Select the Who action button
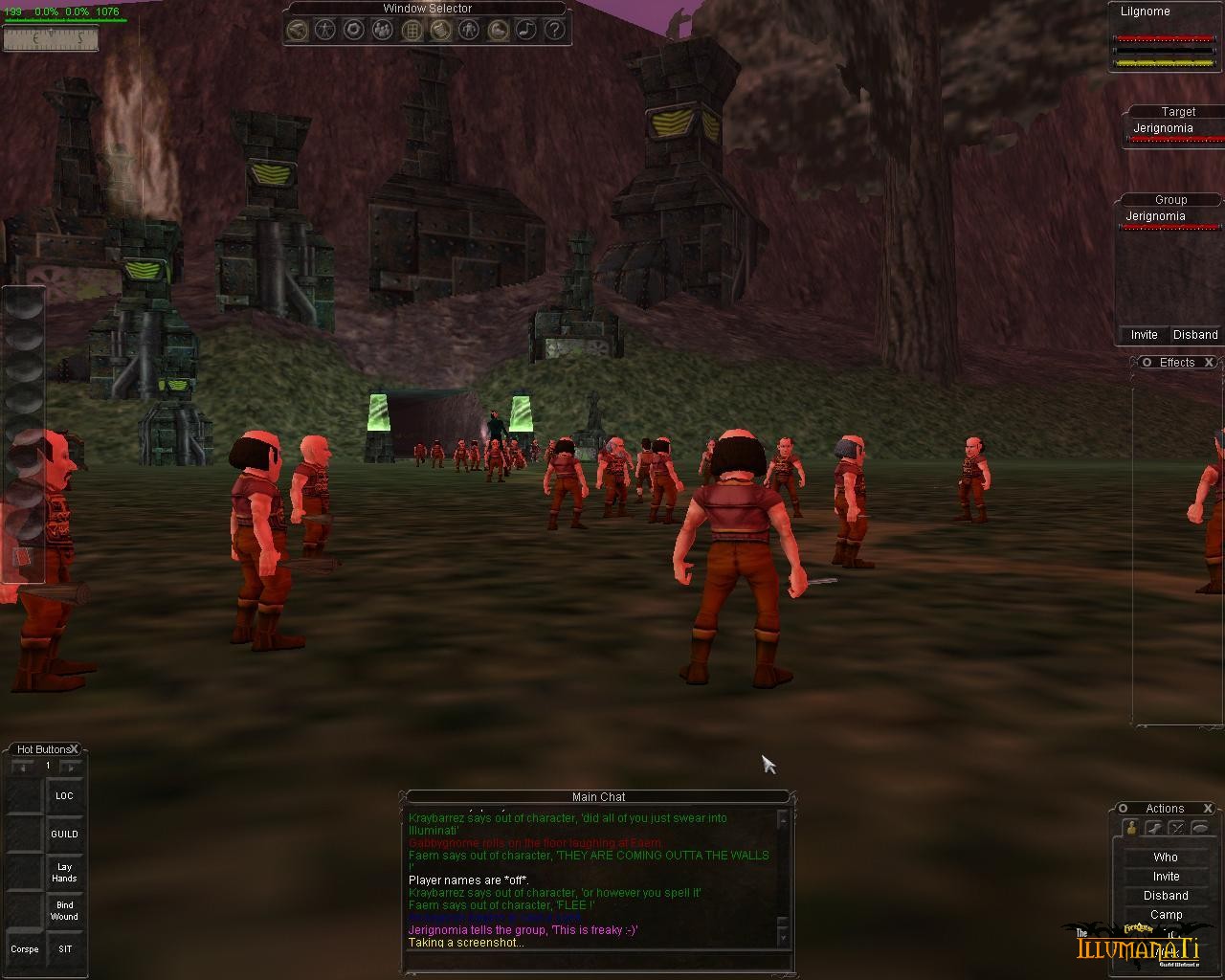Viewport: 1225px width, 980px height. click(1166, 857)
